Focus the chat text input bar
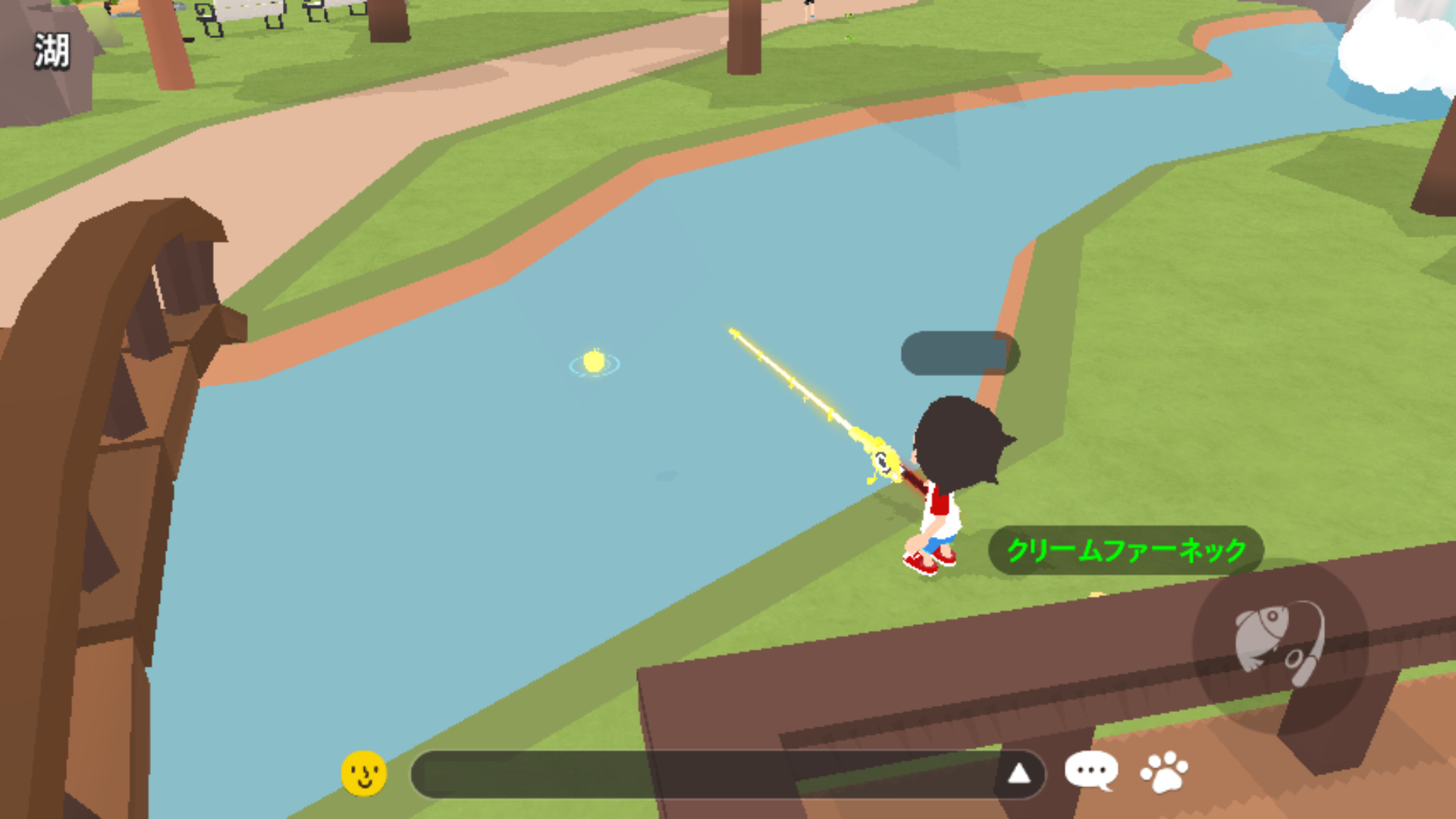Image resolution: width=1456 pixels, height=819 pixels. pyautogui.click(x=705, y=774)
